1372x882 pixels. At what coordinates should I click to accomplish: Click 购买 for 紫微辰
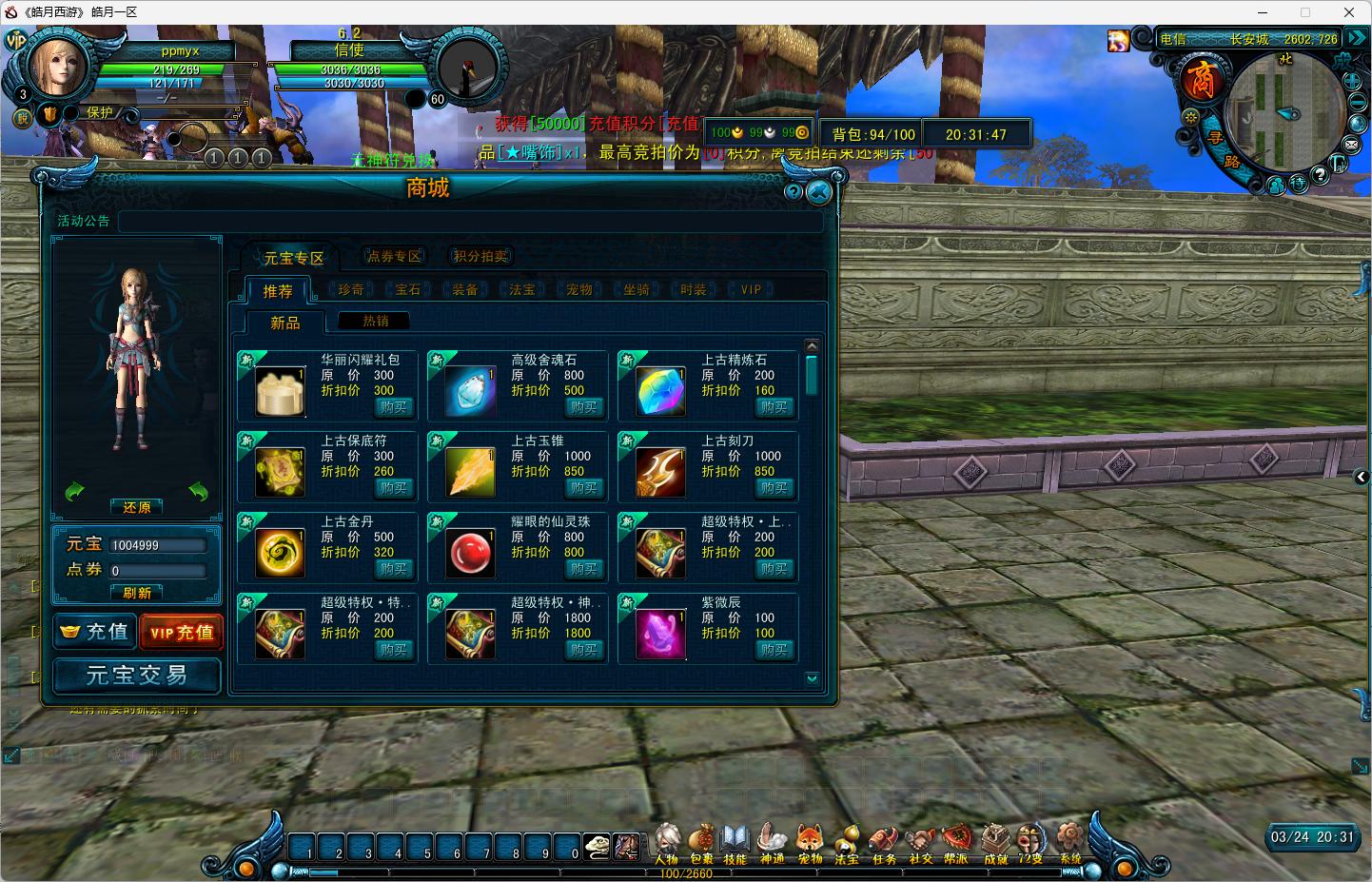[774, 650]
